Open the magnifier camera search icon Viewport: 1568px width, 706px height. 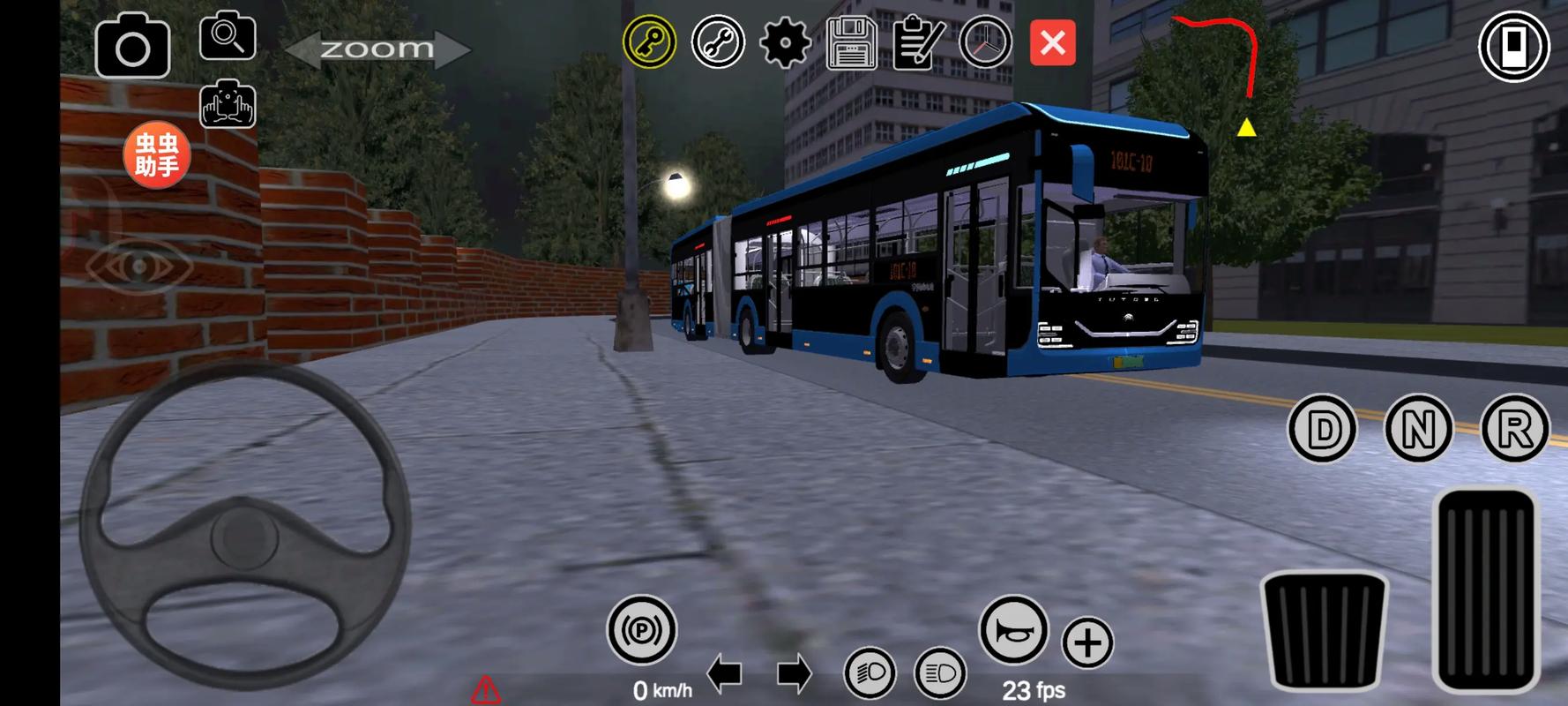pyautogui.click(x=228, y=37)
